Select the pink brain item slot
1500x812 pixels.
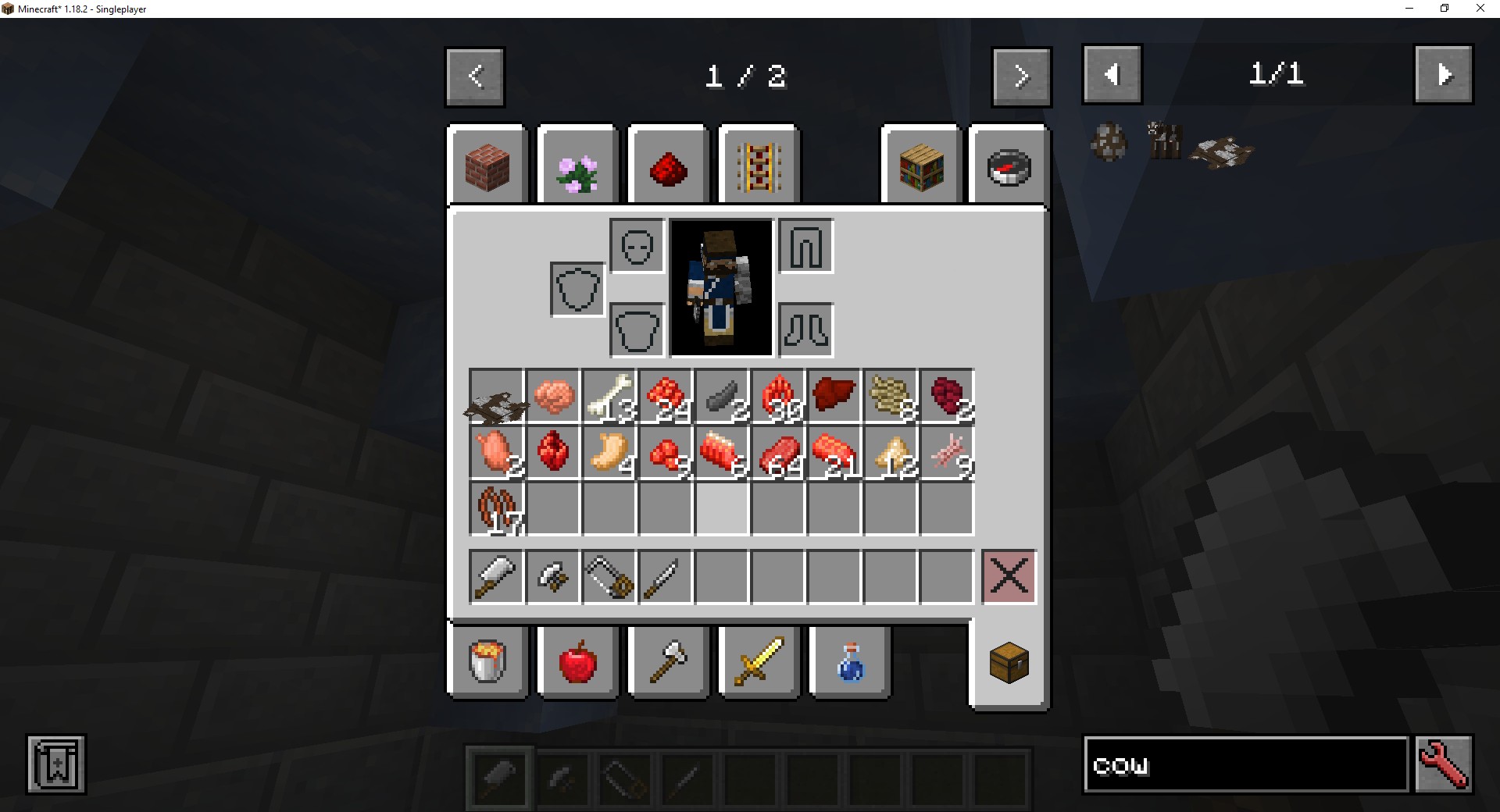tap(553, 397)
